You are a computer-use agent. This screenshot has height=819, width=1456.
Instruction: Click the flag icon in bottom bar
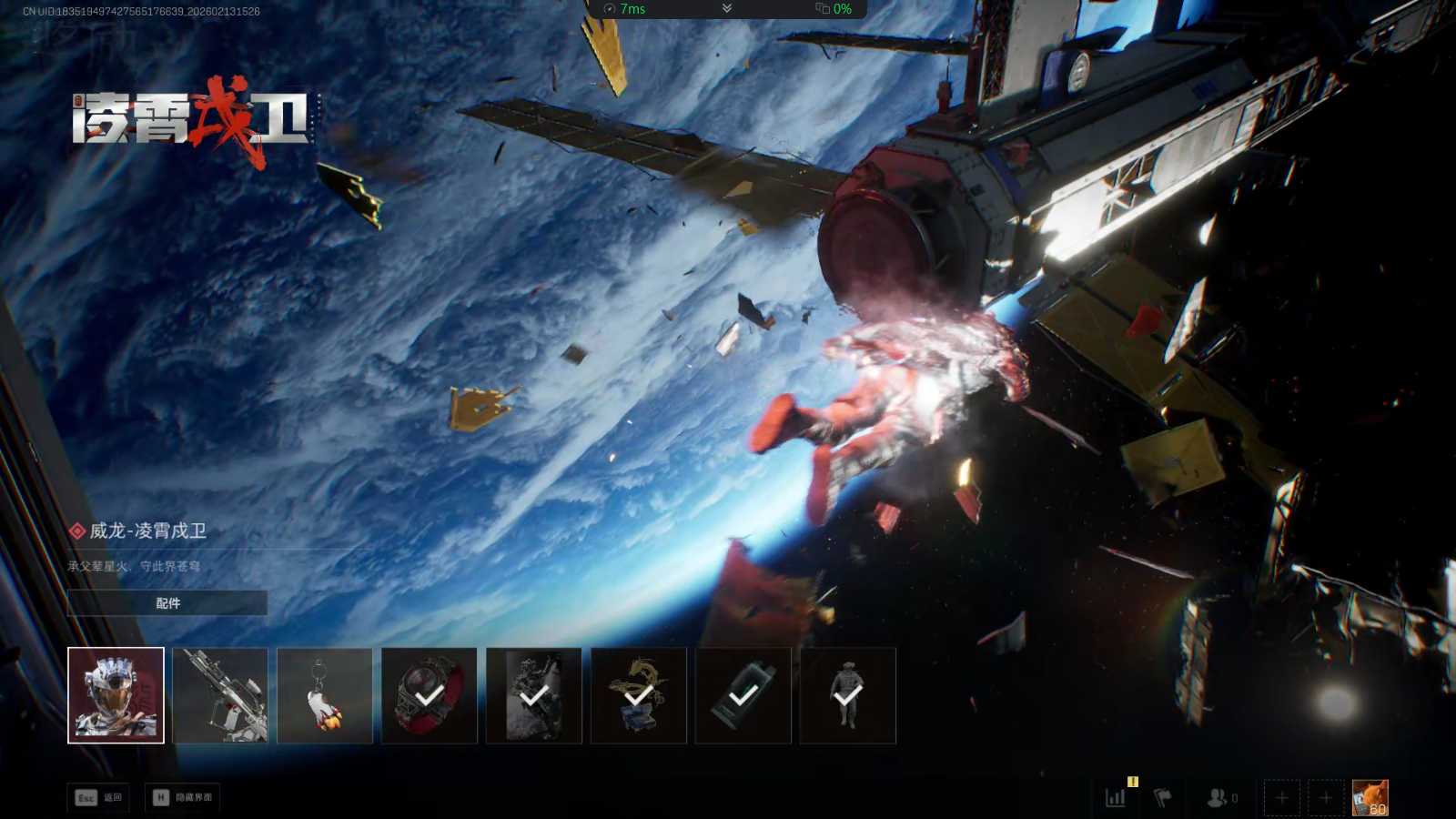(1162, 798)
